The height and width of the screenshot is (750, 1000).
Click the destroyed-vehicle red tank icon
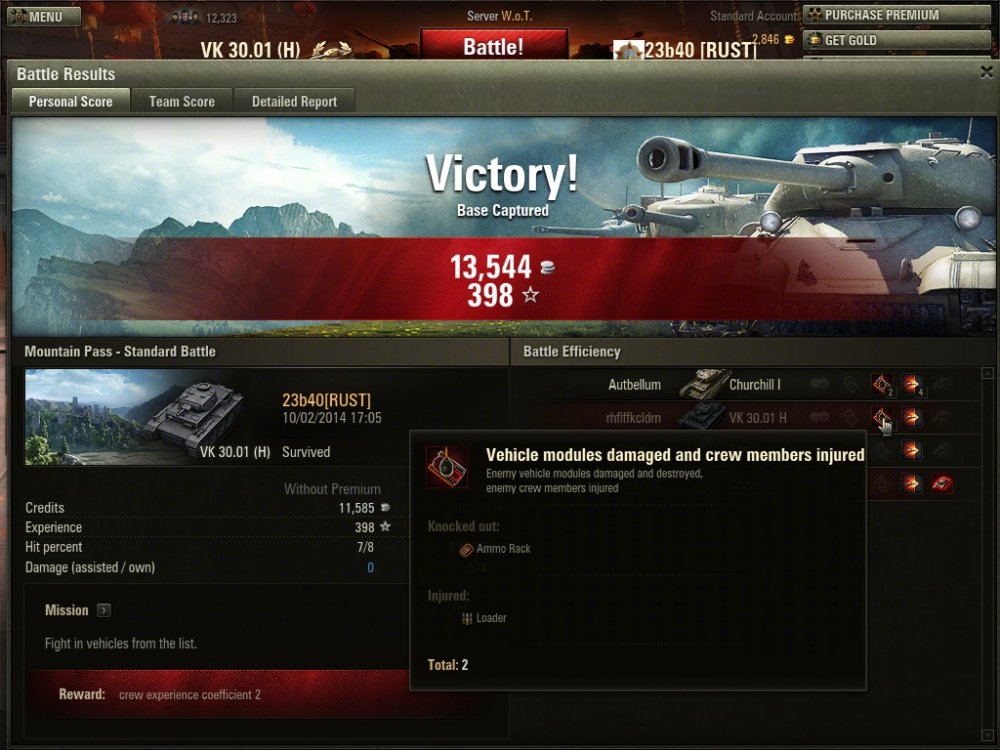tap(941, 484)
